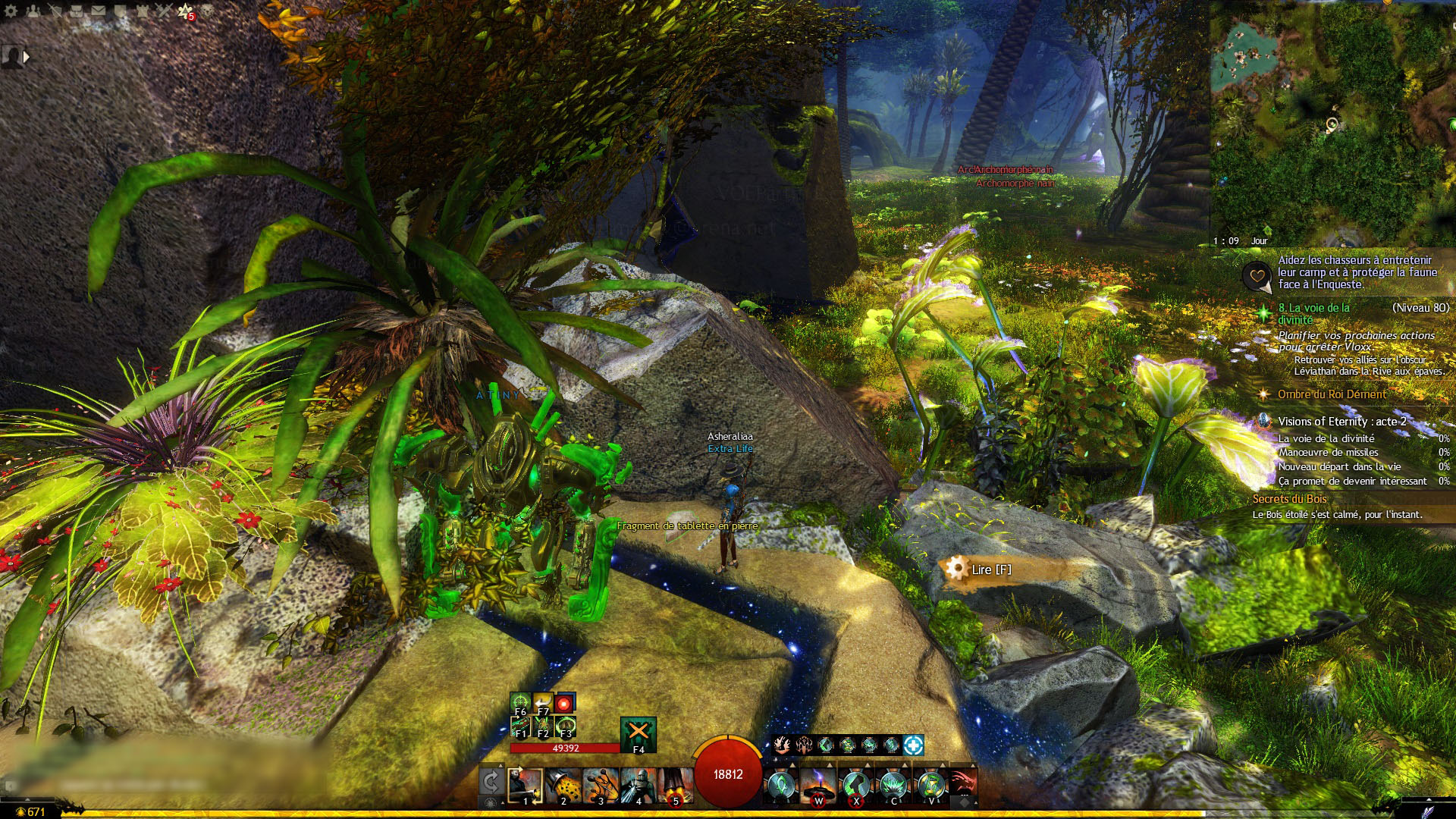Activate the F4 orange X pet skill

[x=638, y=733]
